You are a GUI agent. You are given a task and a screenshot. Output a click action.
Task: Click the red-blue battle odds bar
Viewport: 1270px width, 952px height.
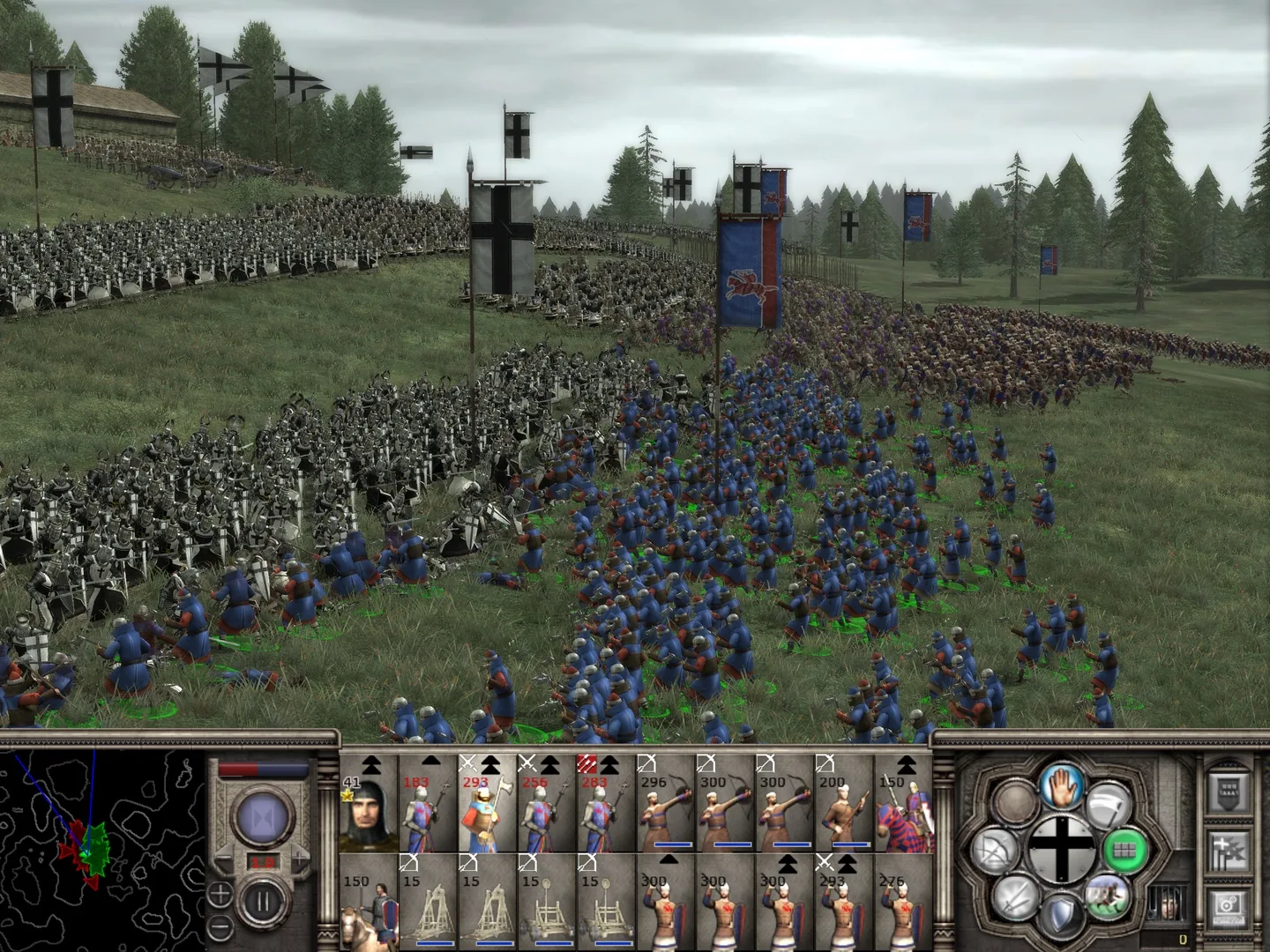tap(263, 768)
